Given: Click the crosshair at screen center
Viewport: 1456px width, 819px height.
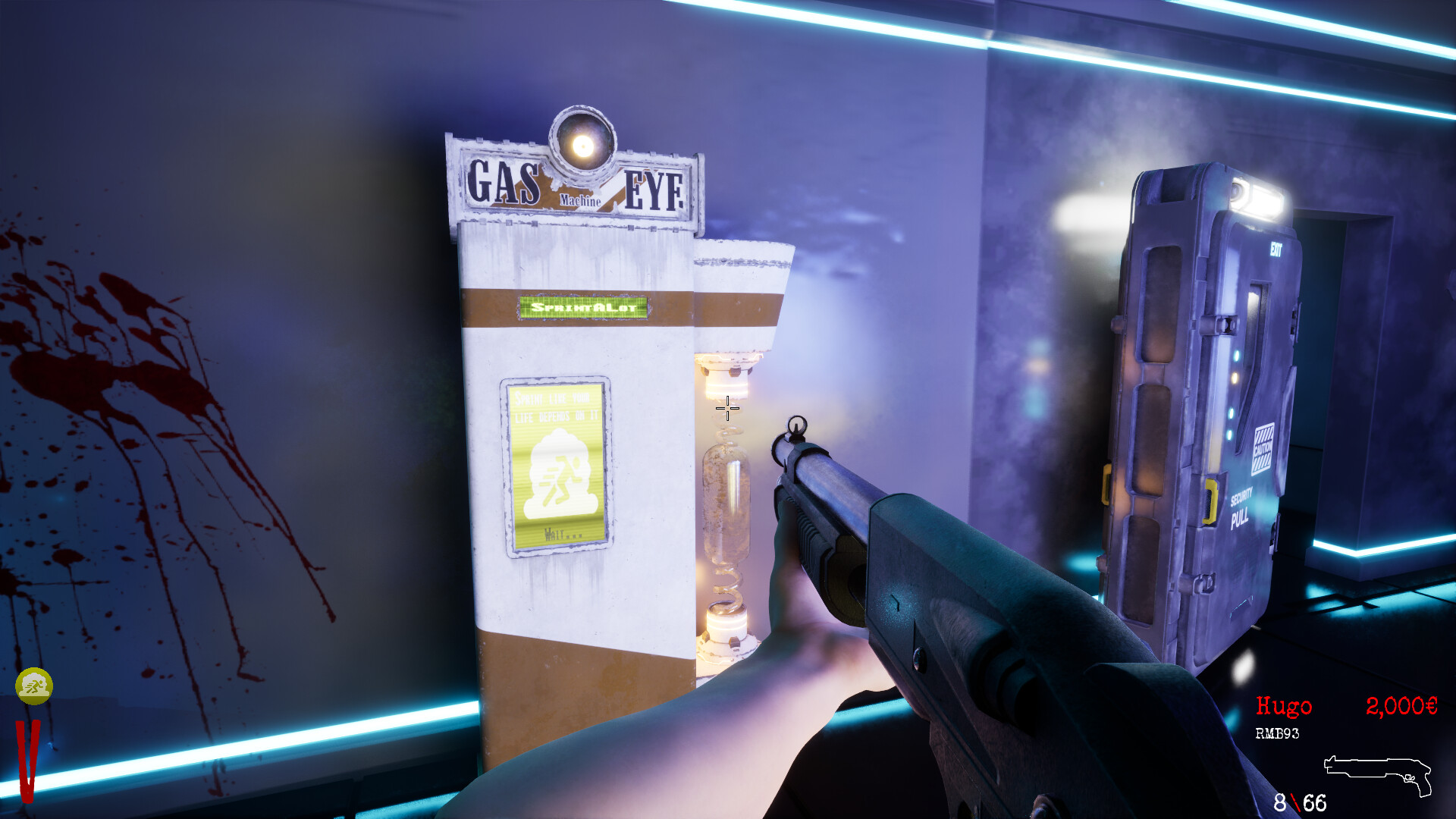Looking at the screenshot, I should [726, 409].
